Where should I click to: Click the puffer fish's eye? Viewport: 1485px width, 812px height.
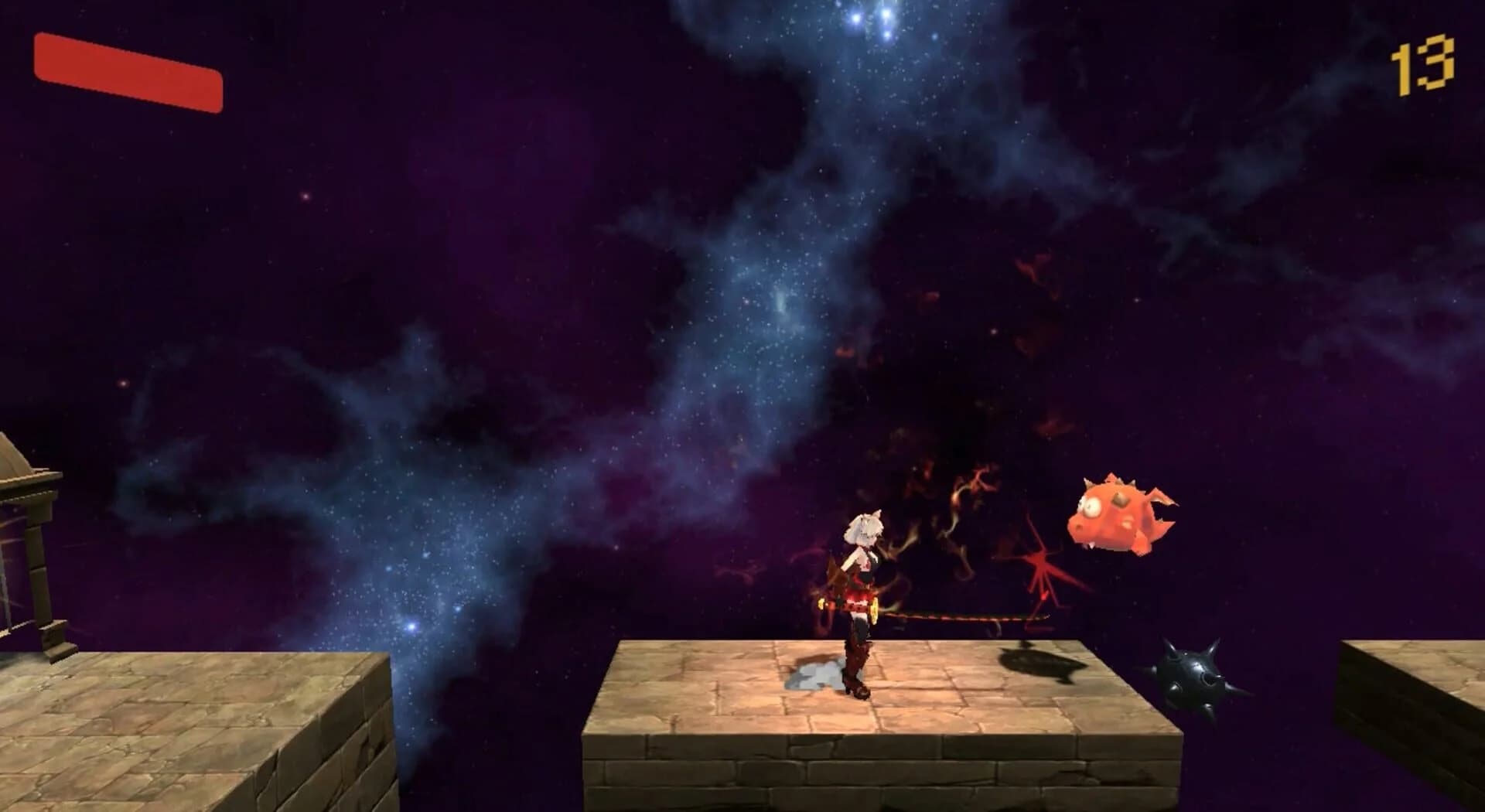point(1092,507)
